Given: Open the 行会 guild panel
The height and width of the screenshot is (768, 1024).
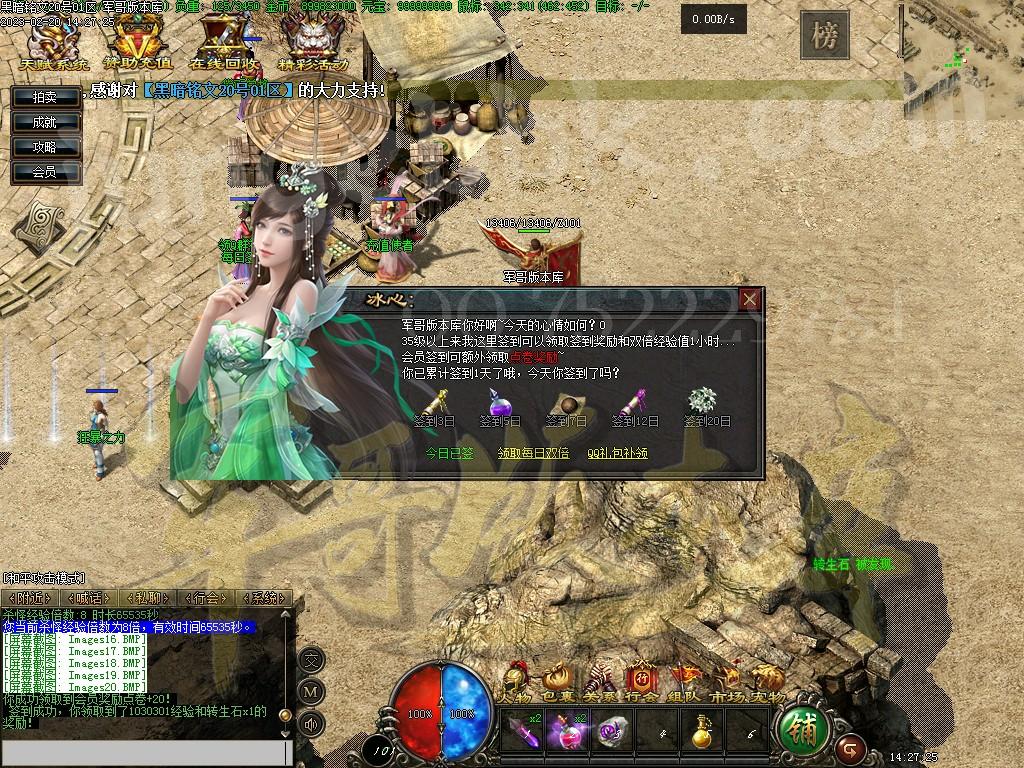Looking at the screenshot, I should click(641, 681).
